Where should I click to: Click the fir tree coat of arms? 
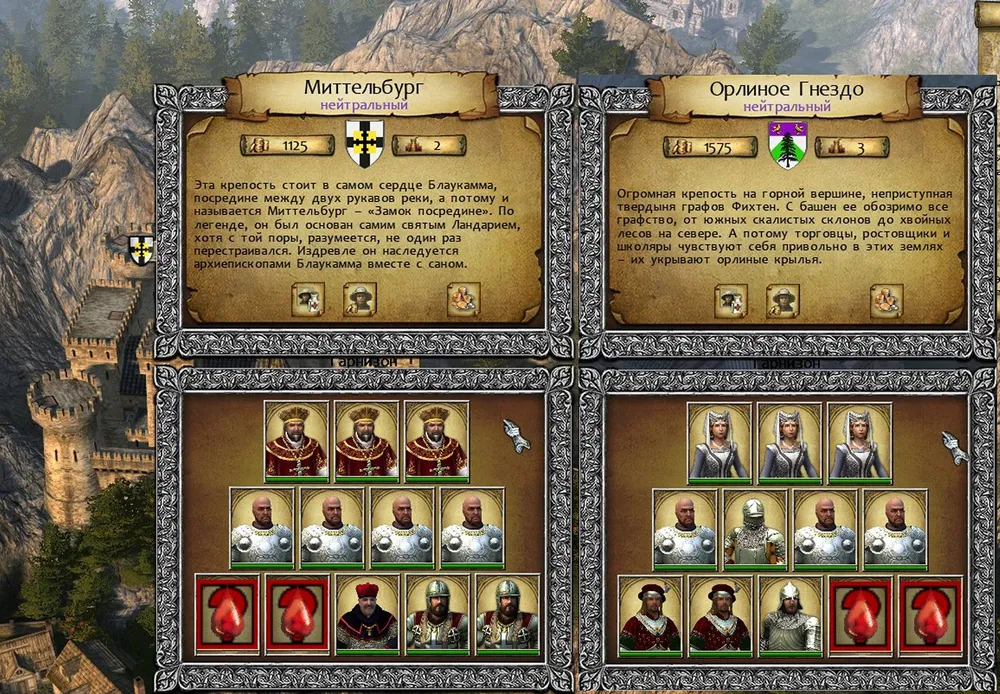[788, 145]
